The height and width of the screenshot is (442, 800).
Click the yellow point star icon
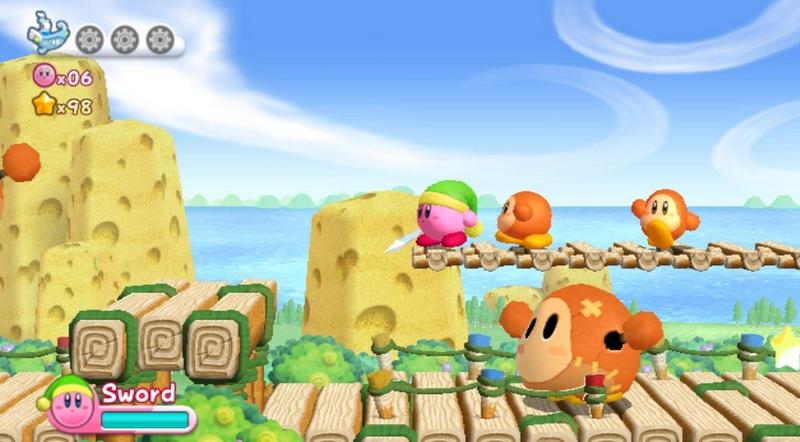[43, 104]
